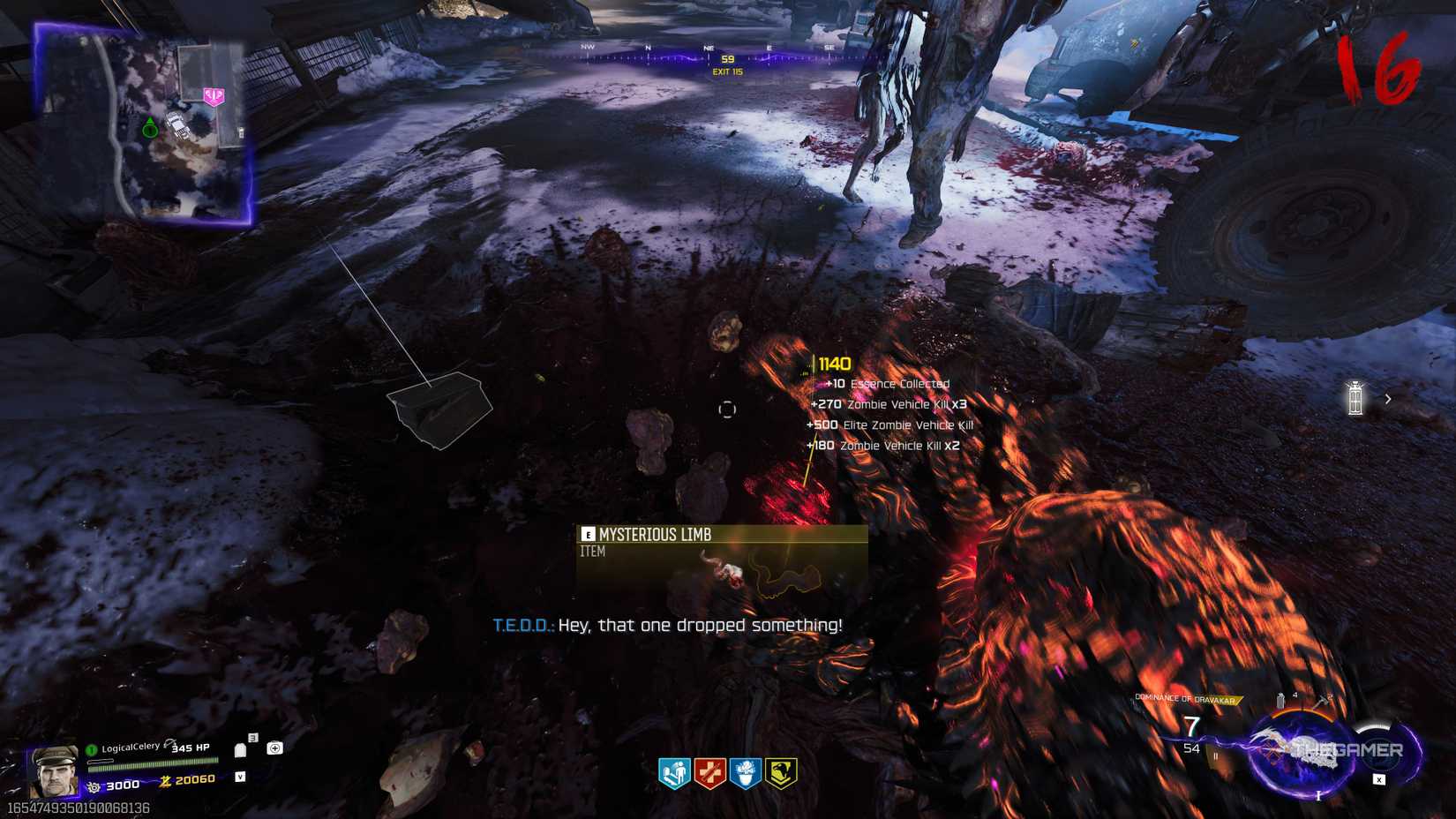Click the armor plate icon near the HP bar
This screenshot has height=819, width=1456.
pos(241,750)
